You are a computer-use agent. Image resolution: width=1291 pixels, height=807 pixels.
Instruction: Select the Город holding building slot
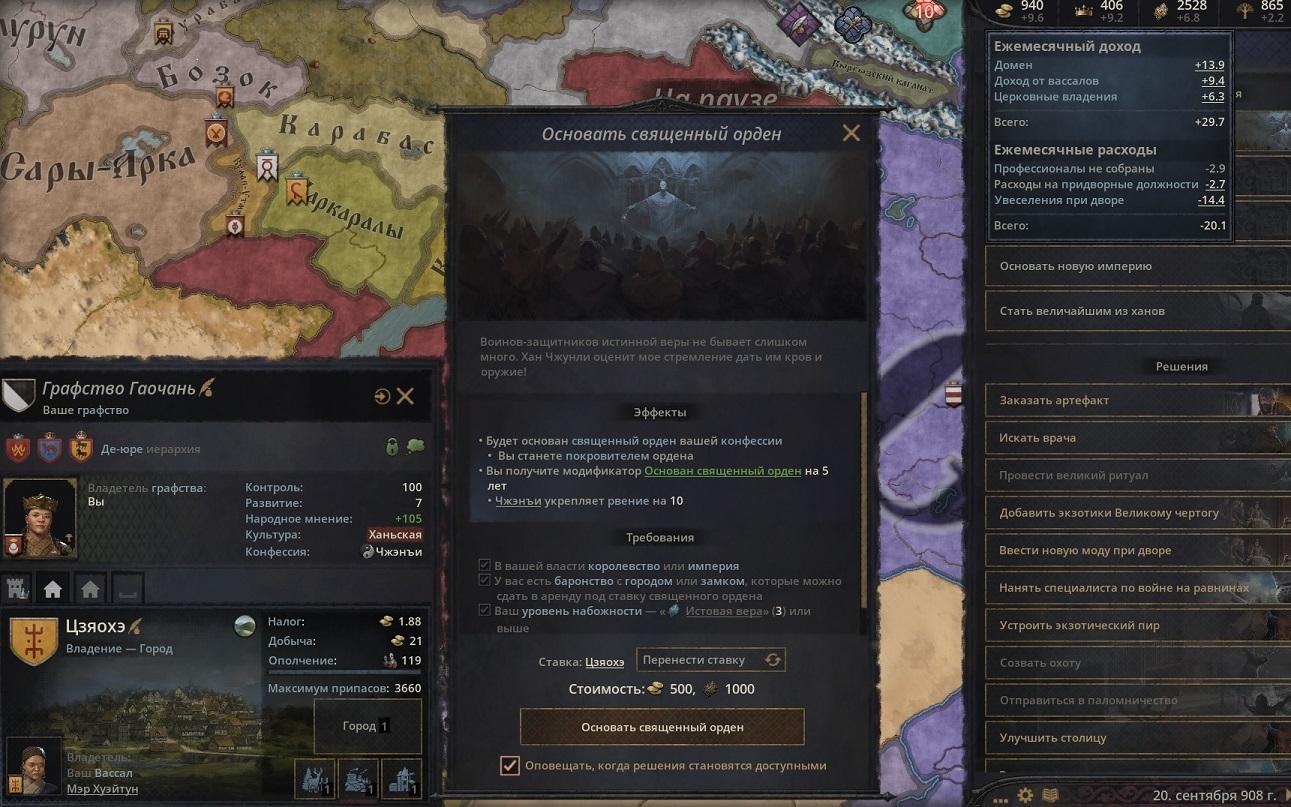tap(366, 726)
